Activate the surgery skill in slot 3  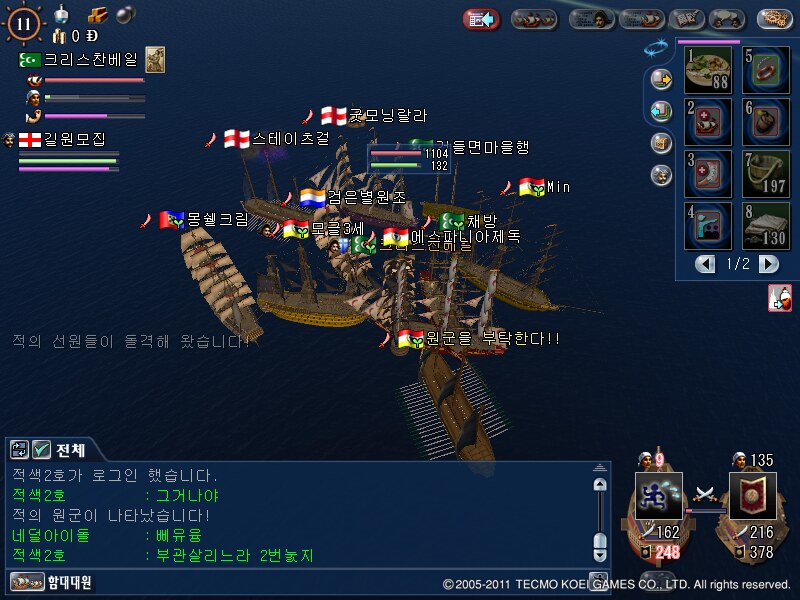[708, 173]
